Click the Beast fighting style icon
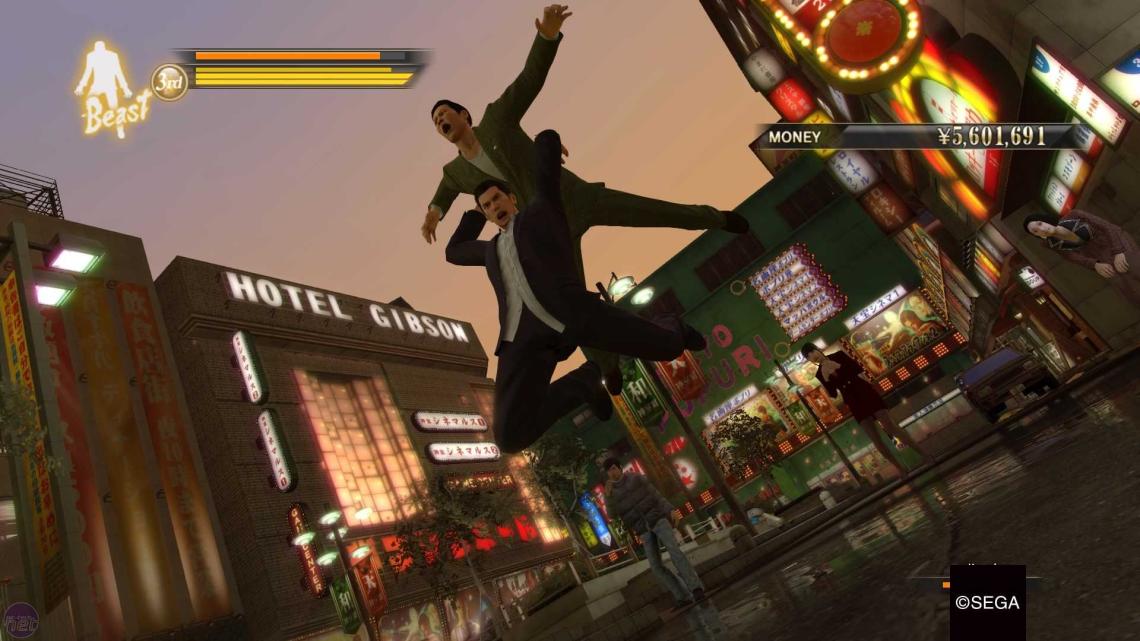The image size is (1140, 641). (111, 88)
